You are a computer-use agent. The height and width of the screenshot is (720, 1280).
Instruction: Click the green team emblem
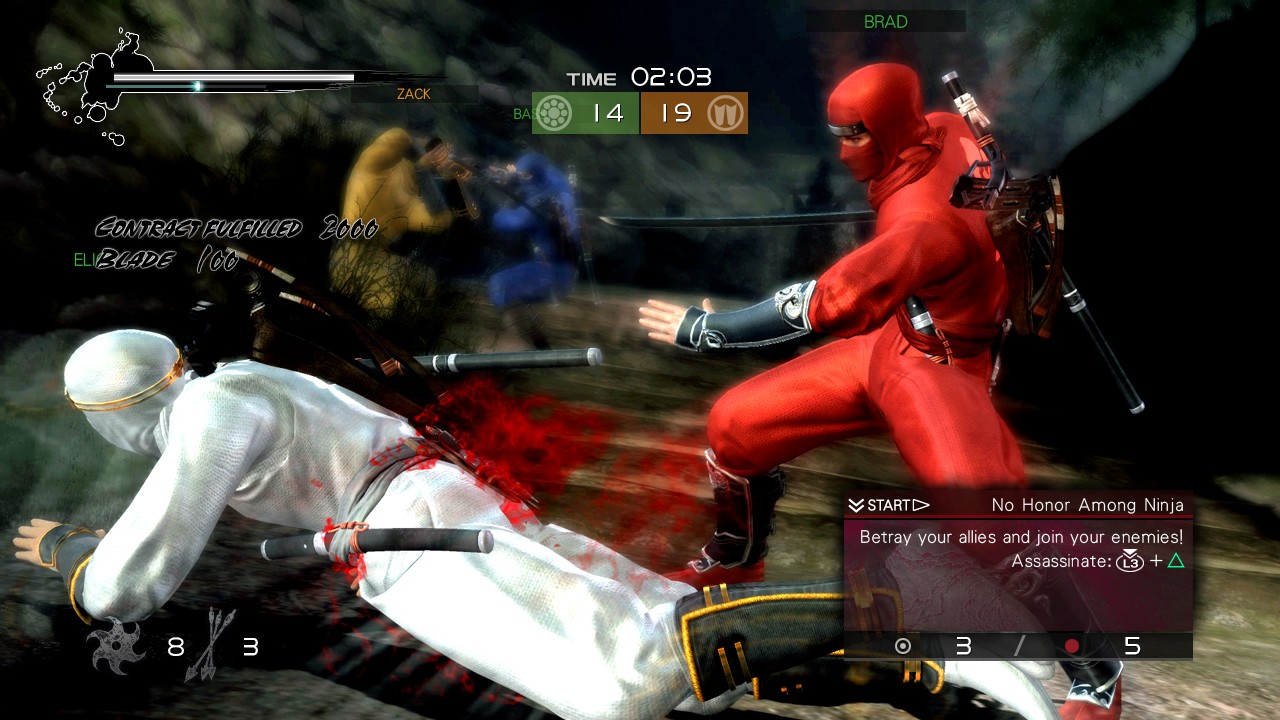coord(556,114)
